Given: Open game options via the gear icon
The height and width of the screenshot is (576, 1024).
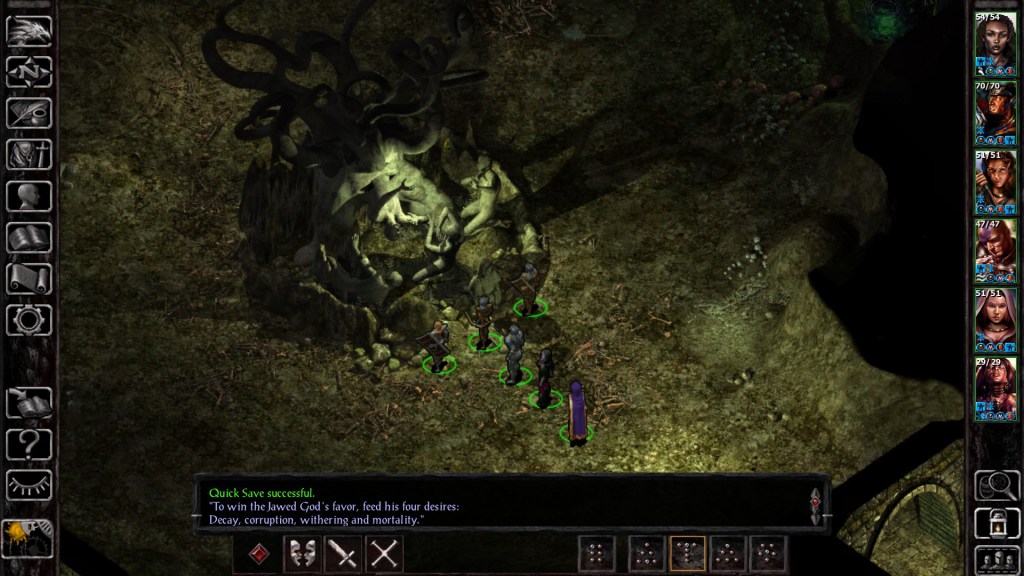Looking at the screenshot, I should click(x=28, y=319).
